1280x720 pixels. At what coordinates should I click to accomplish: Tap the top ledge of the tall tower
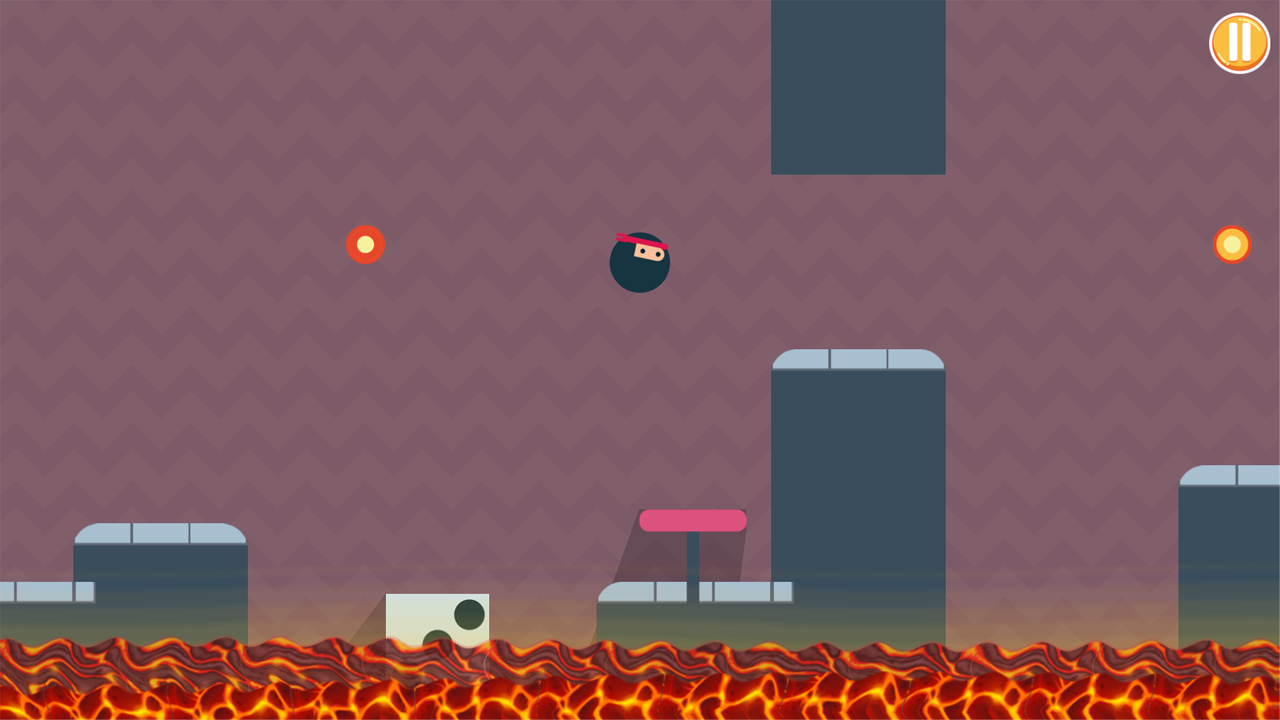(x=858, y=358)
